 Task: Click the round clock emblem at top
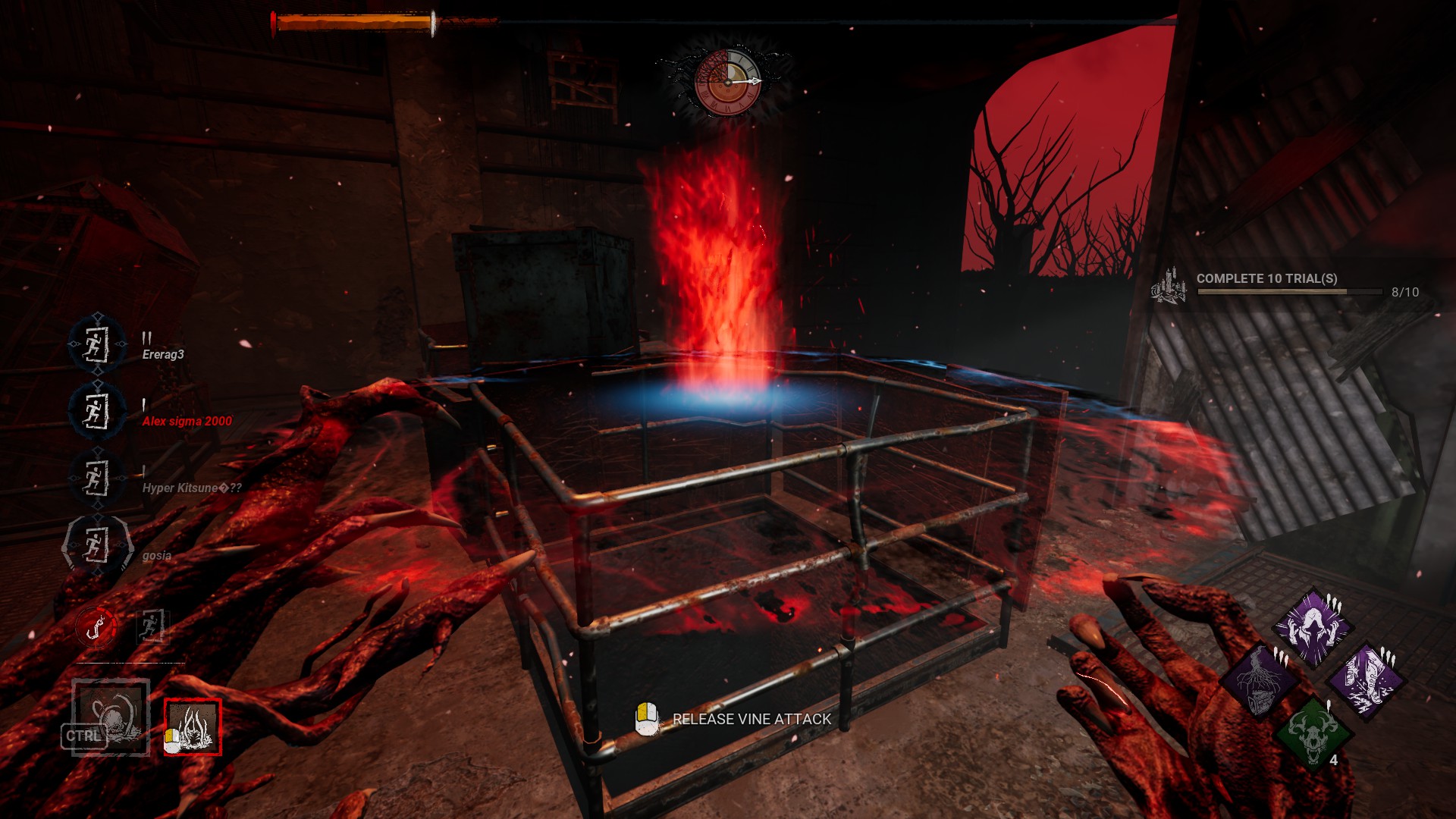click(x=726, y=82)
